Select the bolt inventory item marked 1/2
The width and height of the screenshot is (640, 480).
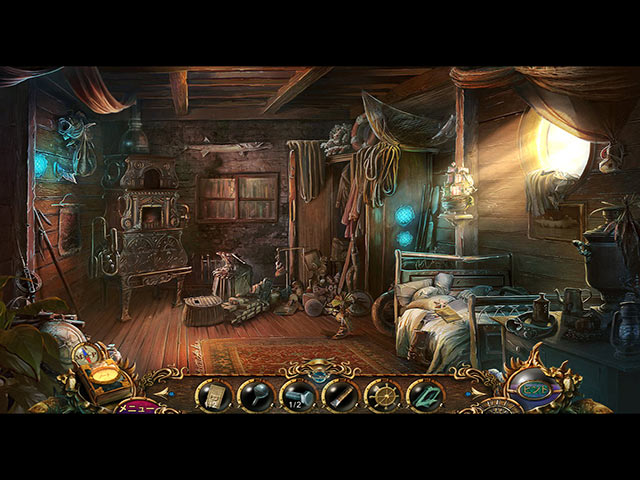click(298, 394)
